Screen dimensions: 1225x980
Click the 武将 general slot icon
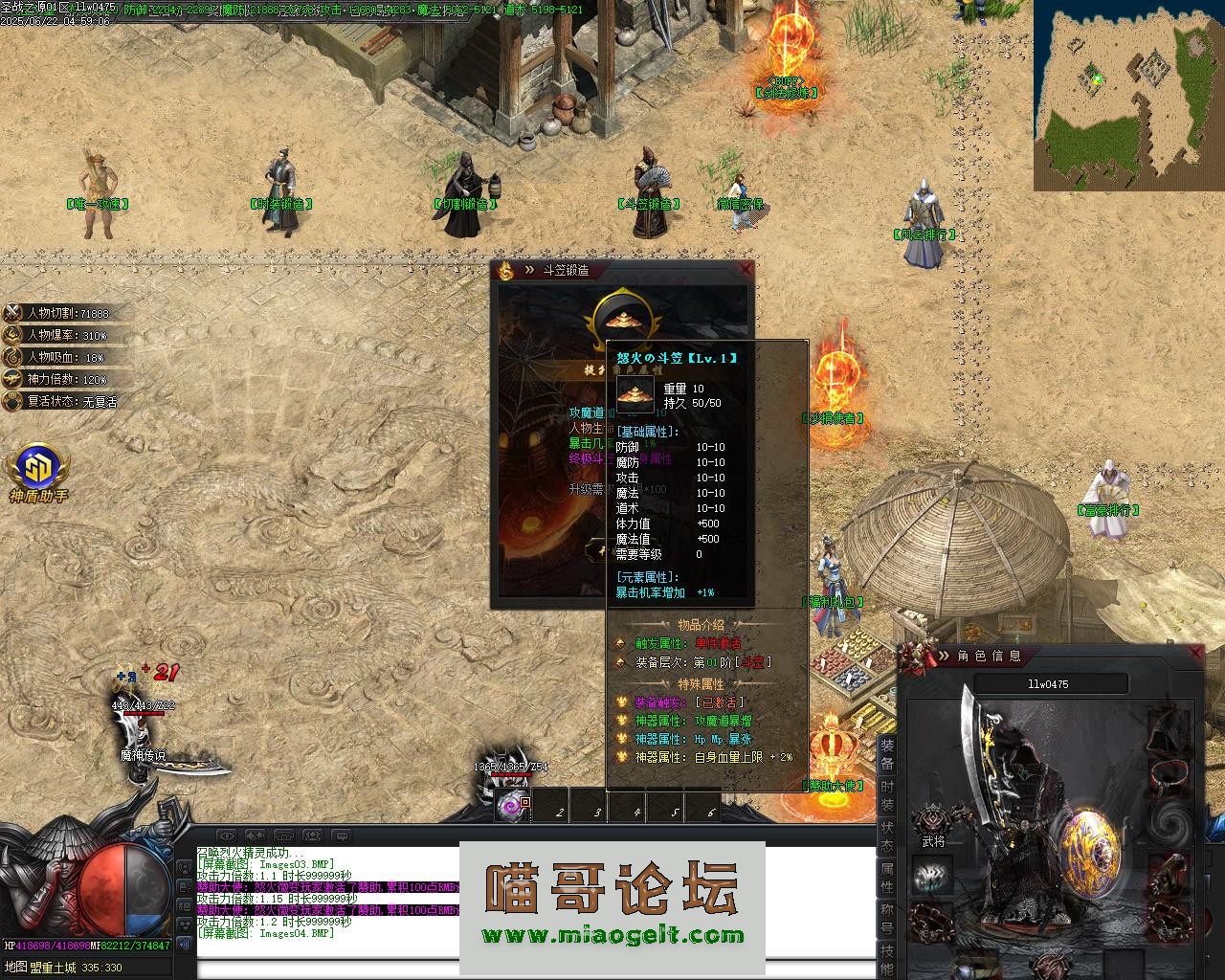tap(933, 820)
